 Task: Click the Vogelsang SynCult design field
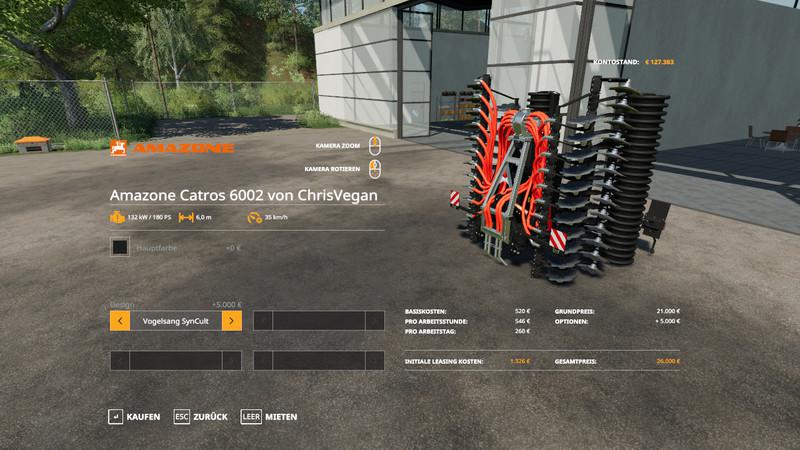coord(175,321)
